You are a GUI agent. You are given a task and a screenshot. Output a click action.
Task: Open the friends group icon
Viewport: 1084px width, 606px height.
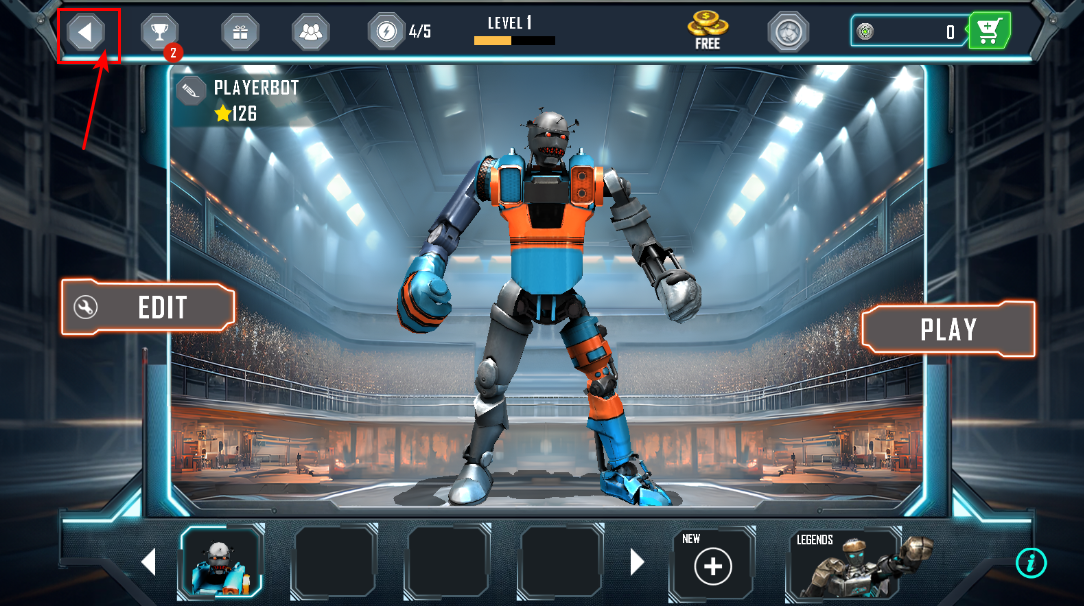pos(311,32)
